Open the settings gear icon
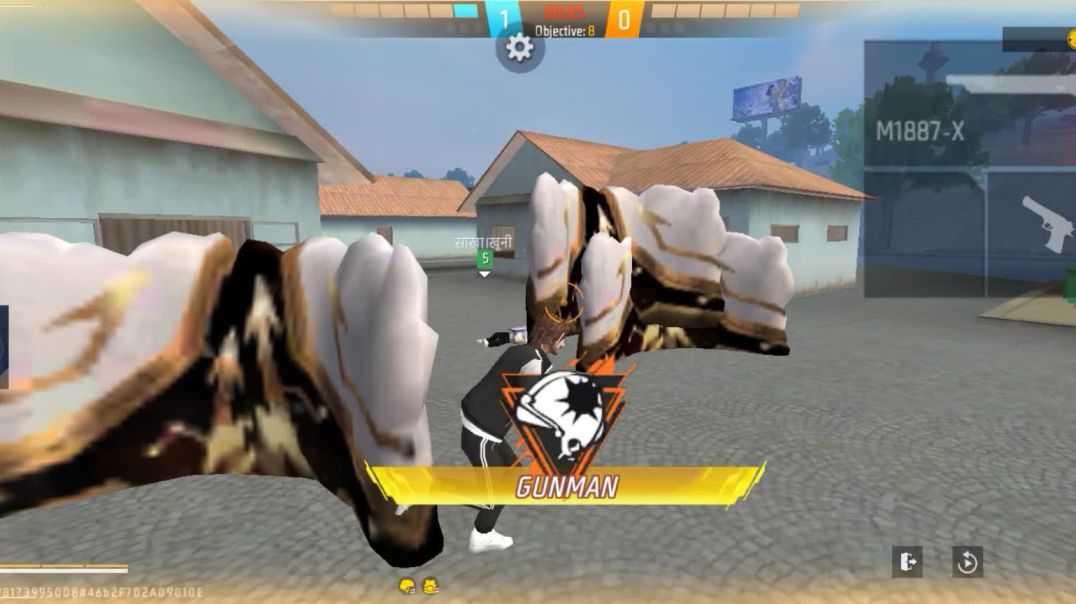The image size is (1076, 604). click(520, 48)
